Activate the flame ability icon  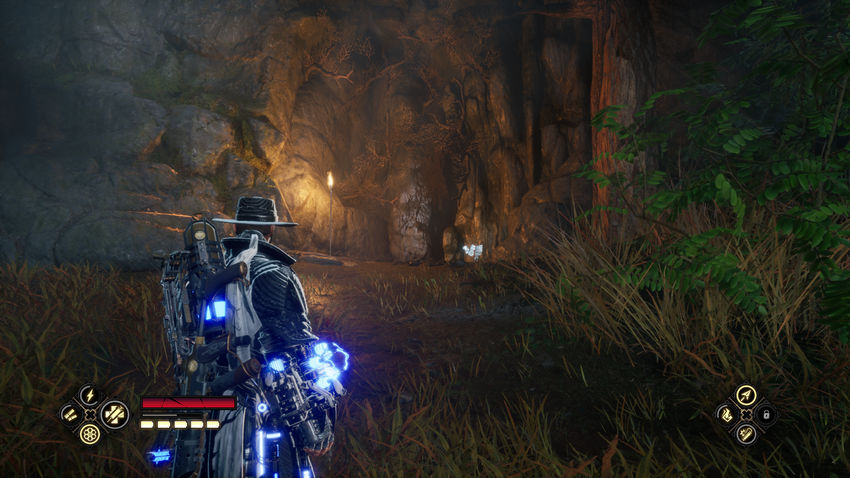(x=725, y=414)
